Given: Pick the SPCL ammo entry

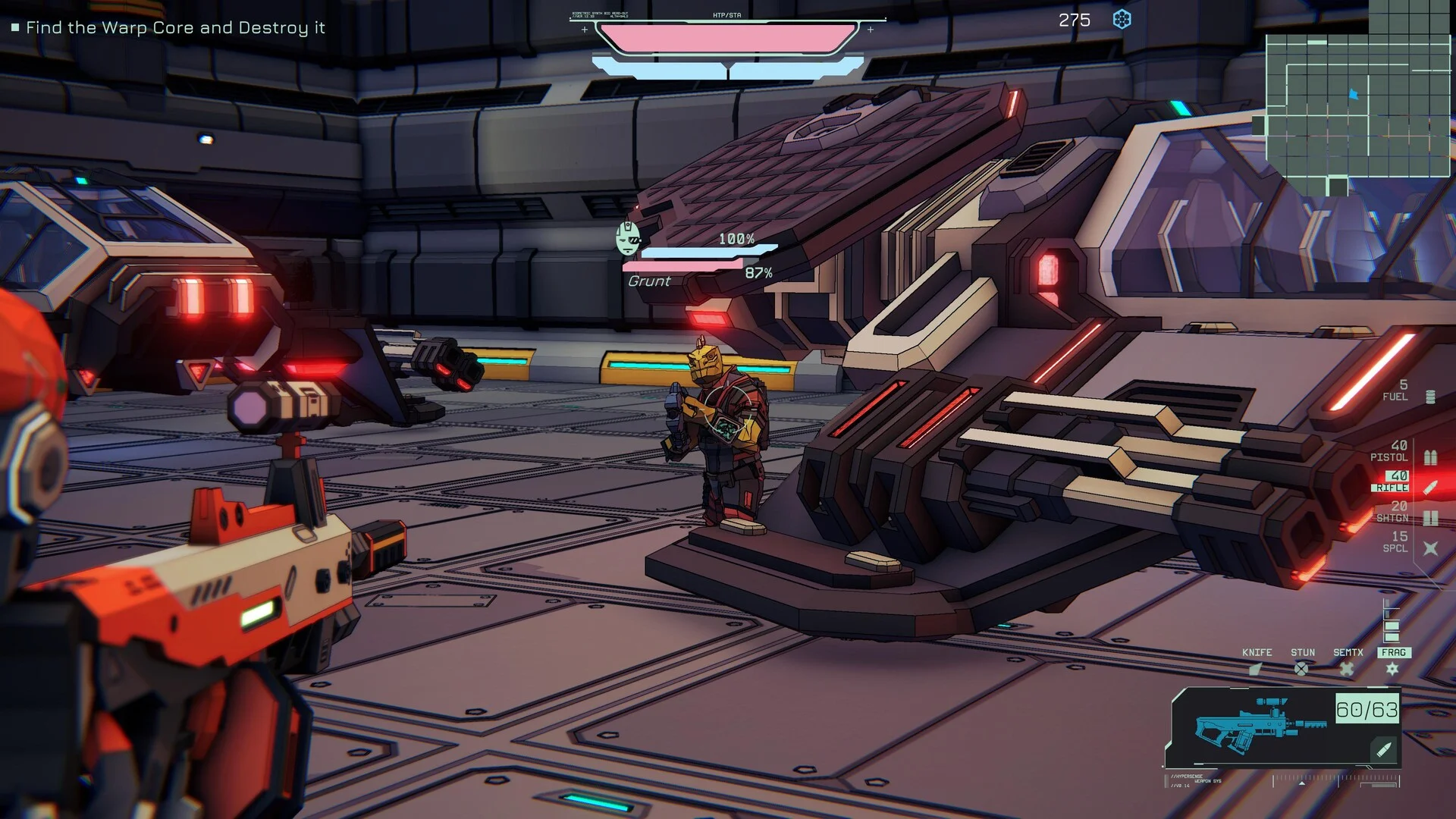Looking at the screenshot, I should (1404, 542).
